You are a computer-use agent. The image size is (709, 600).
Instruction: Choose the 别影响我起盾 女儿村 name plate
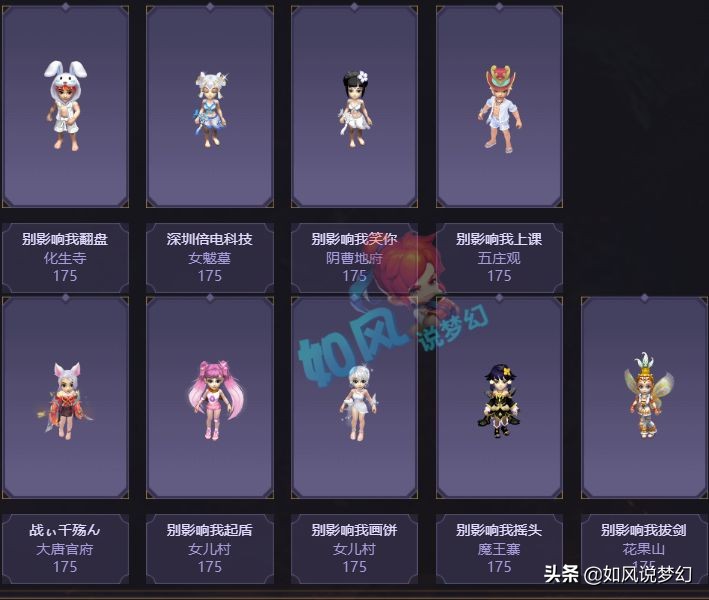point(210,548)
